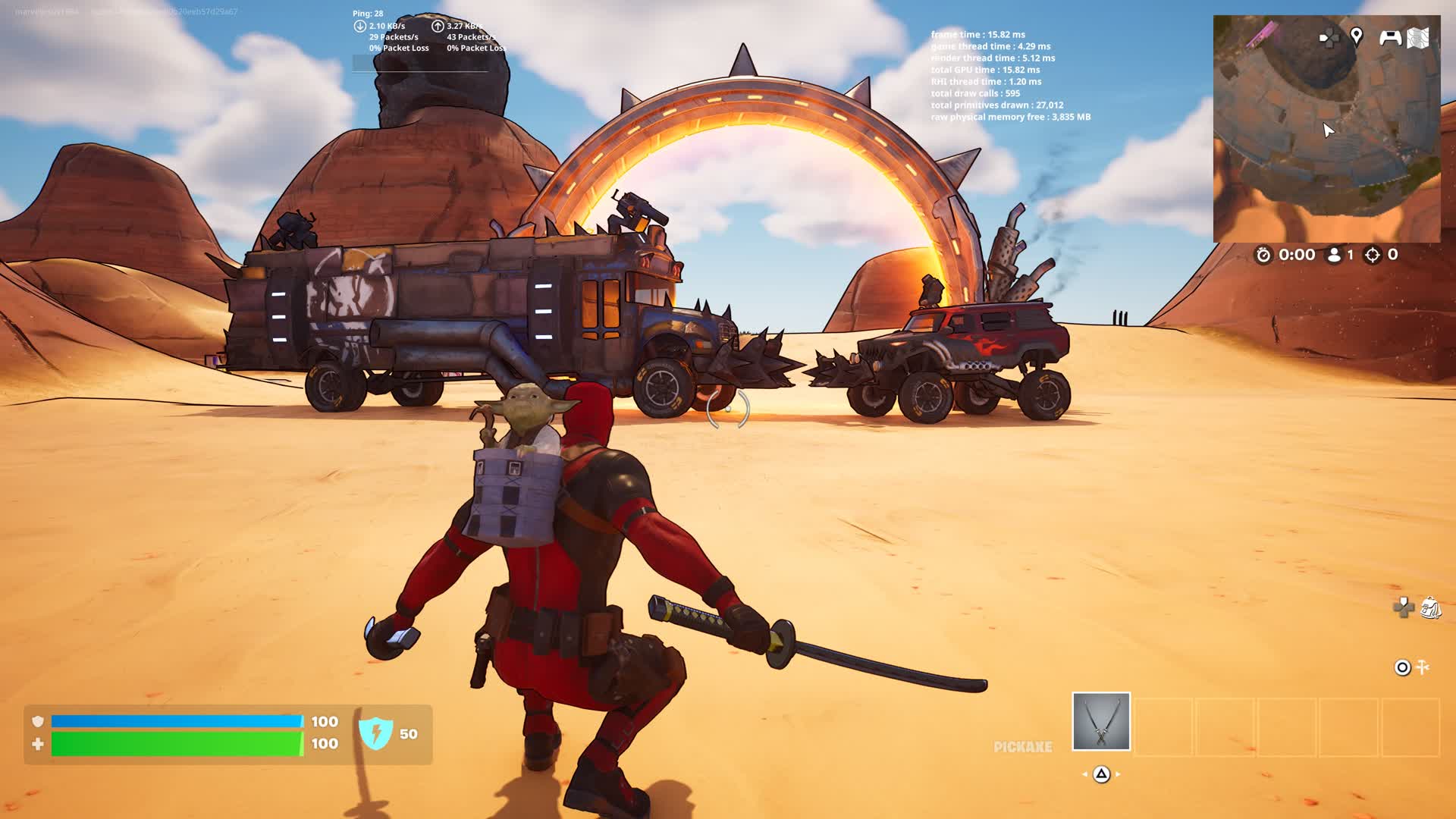The height and width of the screenshot is (819, 1456).
Task: Open the backpack inventory icon
Action: [1430, 607]
